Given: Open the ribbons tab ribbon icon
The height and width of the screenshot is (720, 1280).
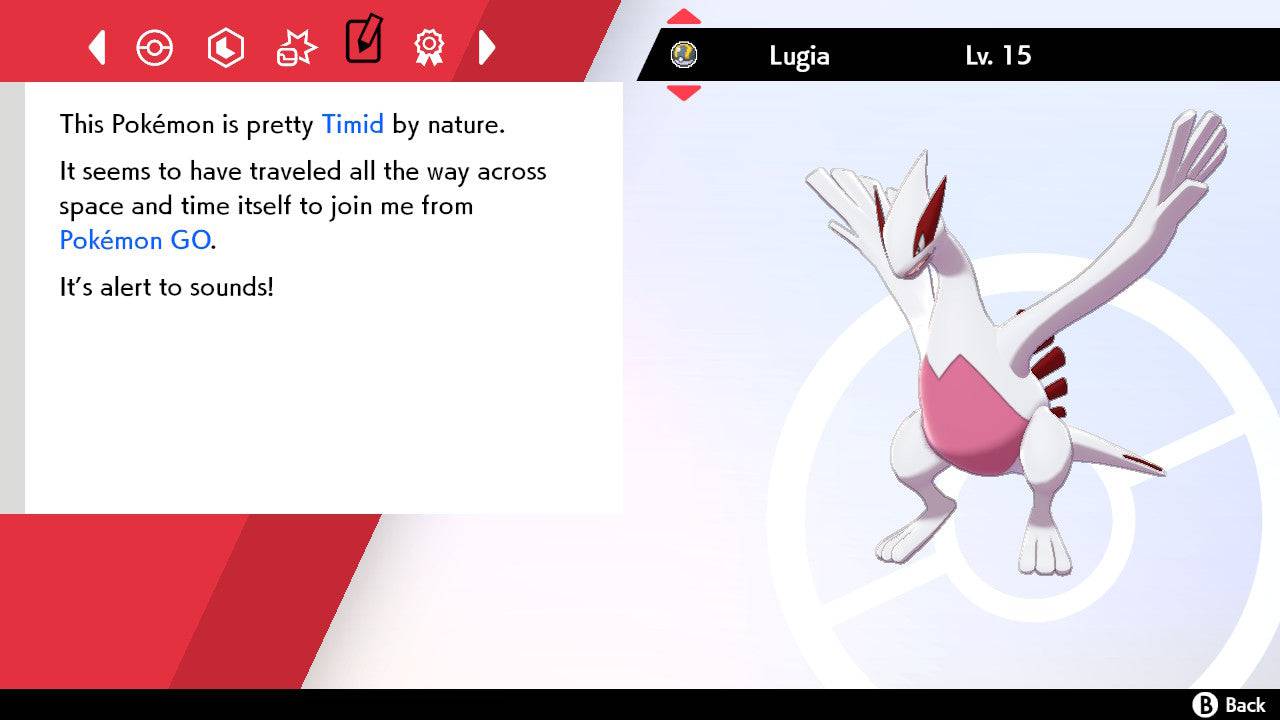Looking at the screenshot, I should point(429,46).
